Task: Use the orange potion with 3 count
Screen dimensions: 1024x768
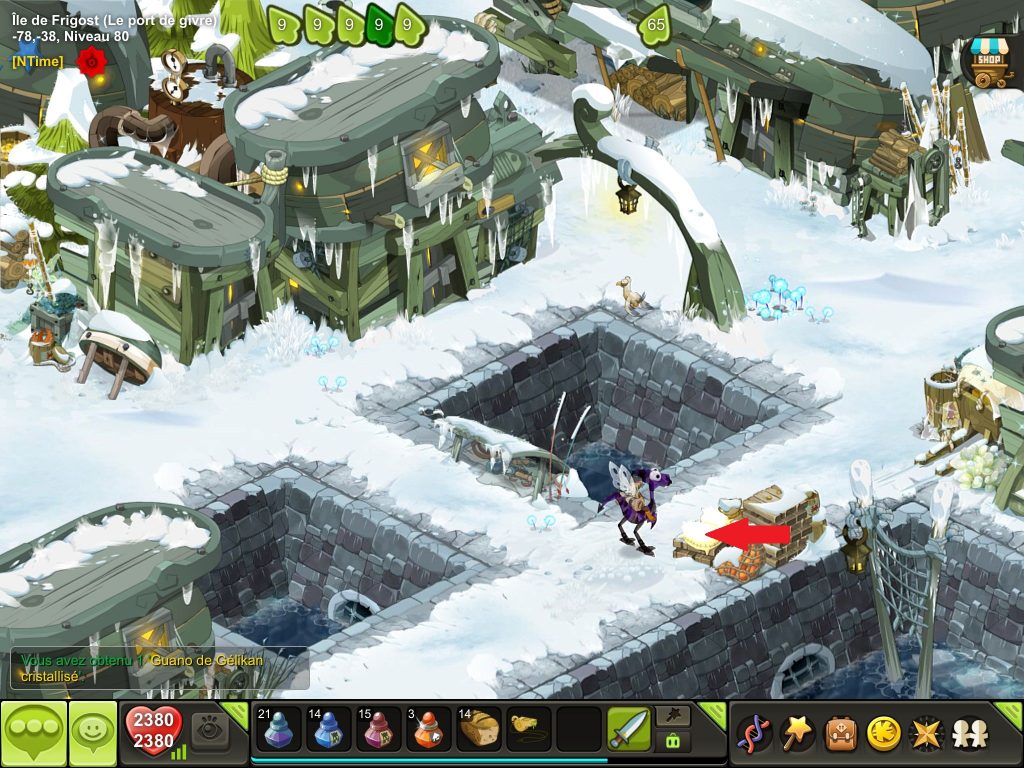Action: 429,729
